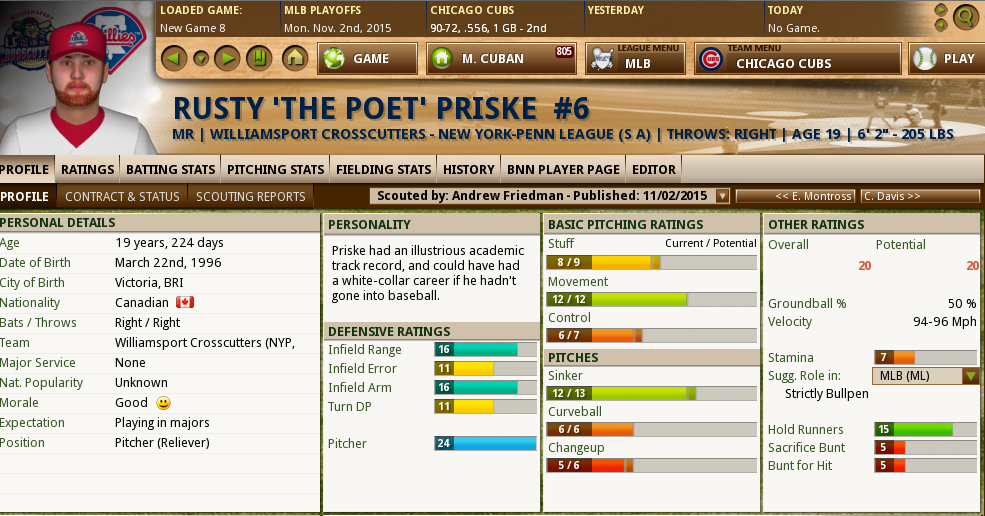
Task: Open the magnifying glass search
Action: 965,16
